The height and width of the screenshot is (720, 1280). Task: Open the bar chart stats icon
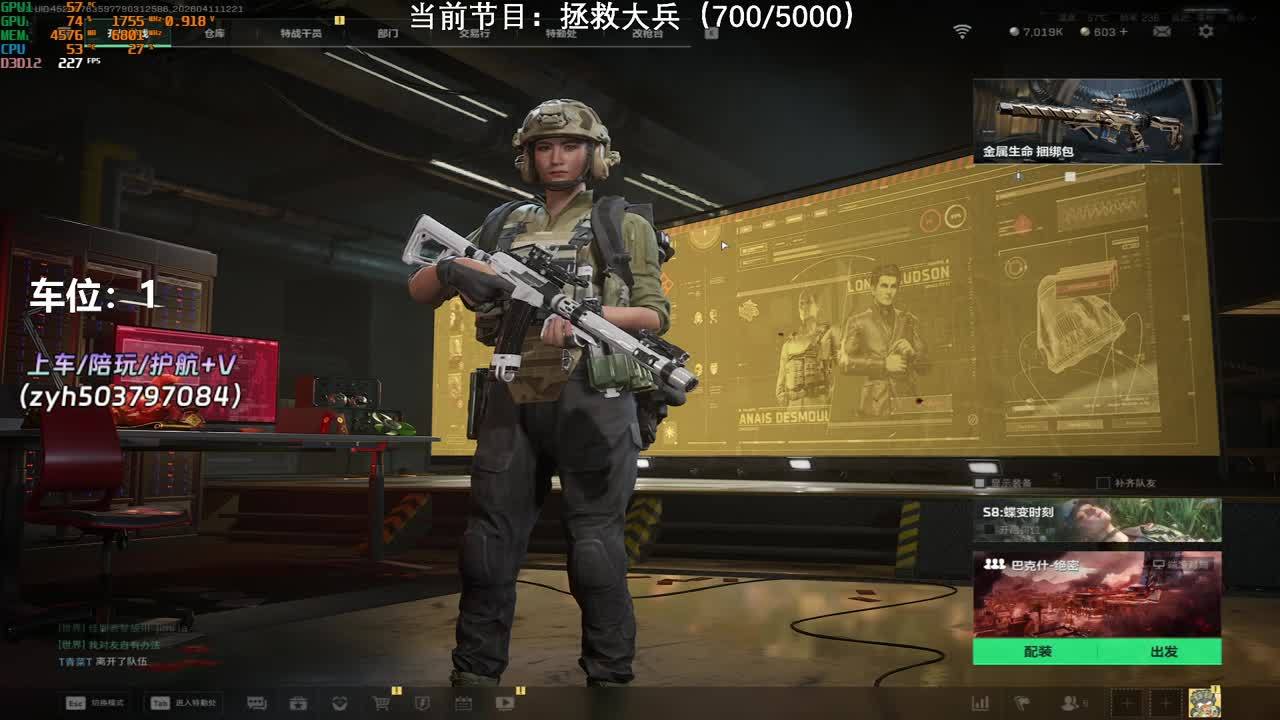tap(980, 703)
